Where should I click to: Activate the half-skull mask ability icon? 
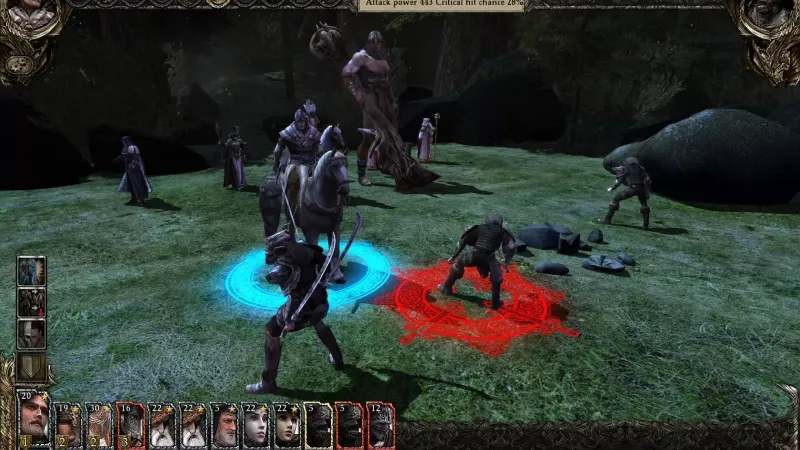[31, 333]
